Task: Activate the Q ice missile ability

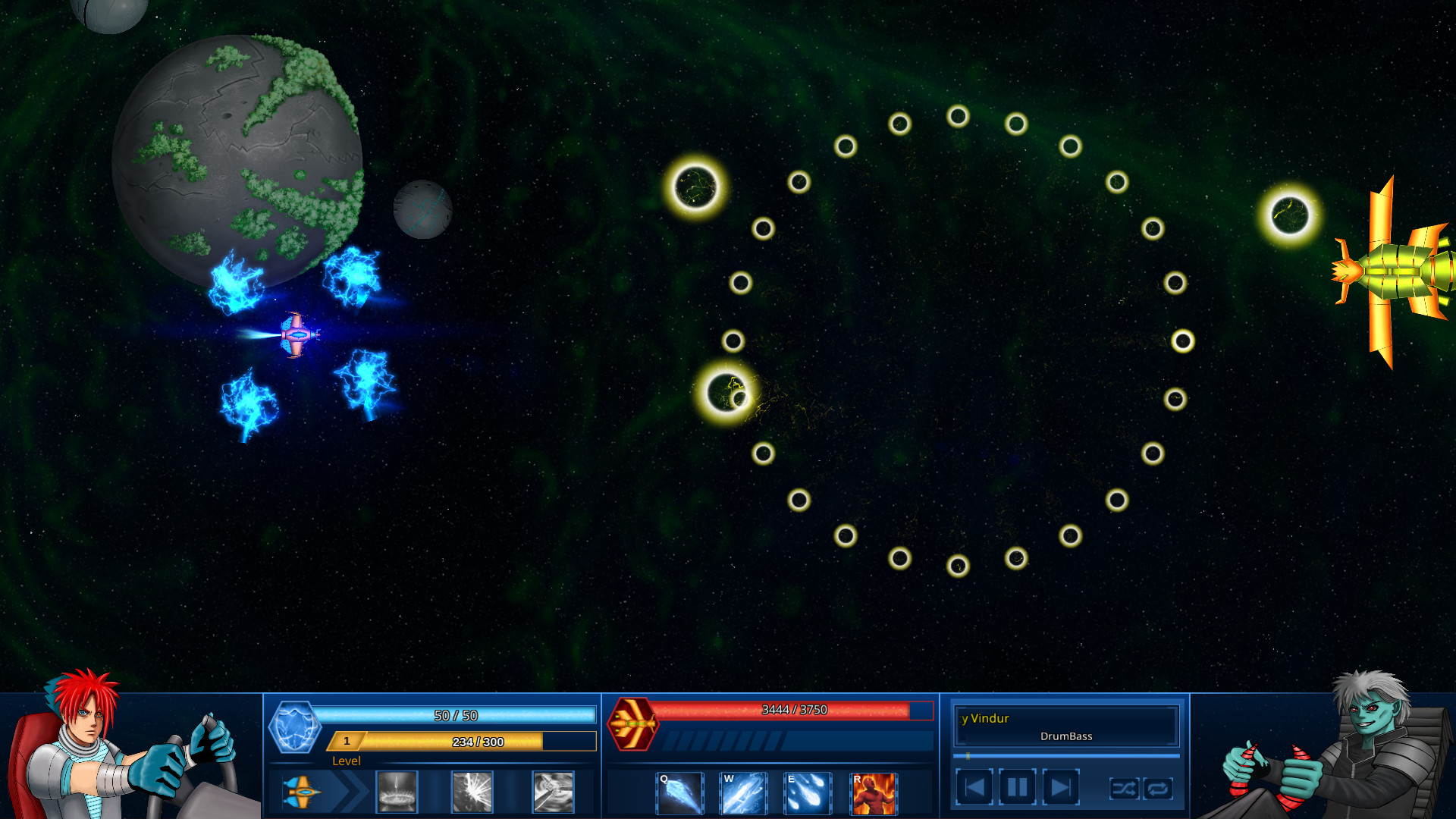Action: (x=679, y=793)
